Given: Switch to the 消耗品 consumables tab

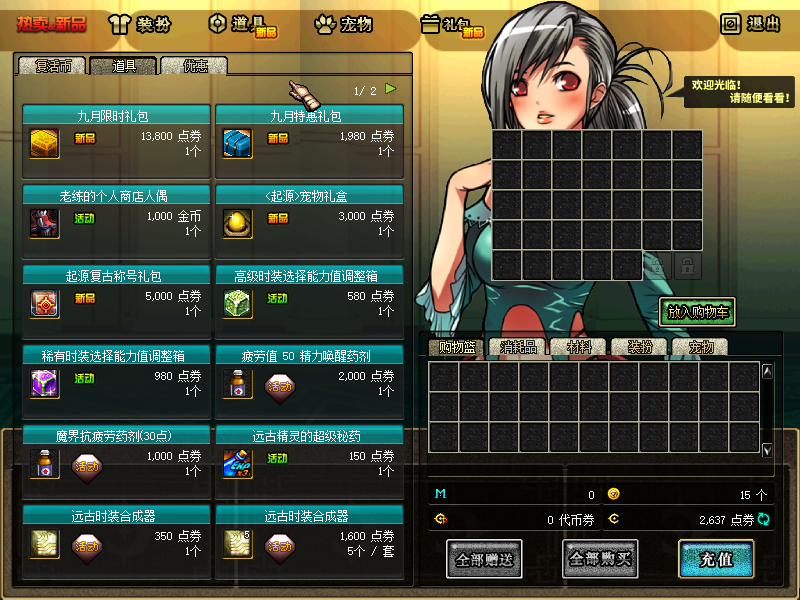Looking at the screenshot, I should (x=518, y=347).
